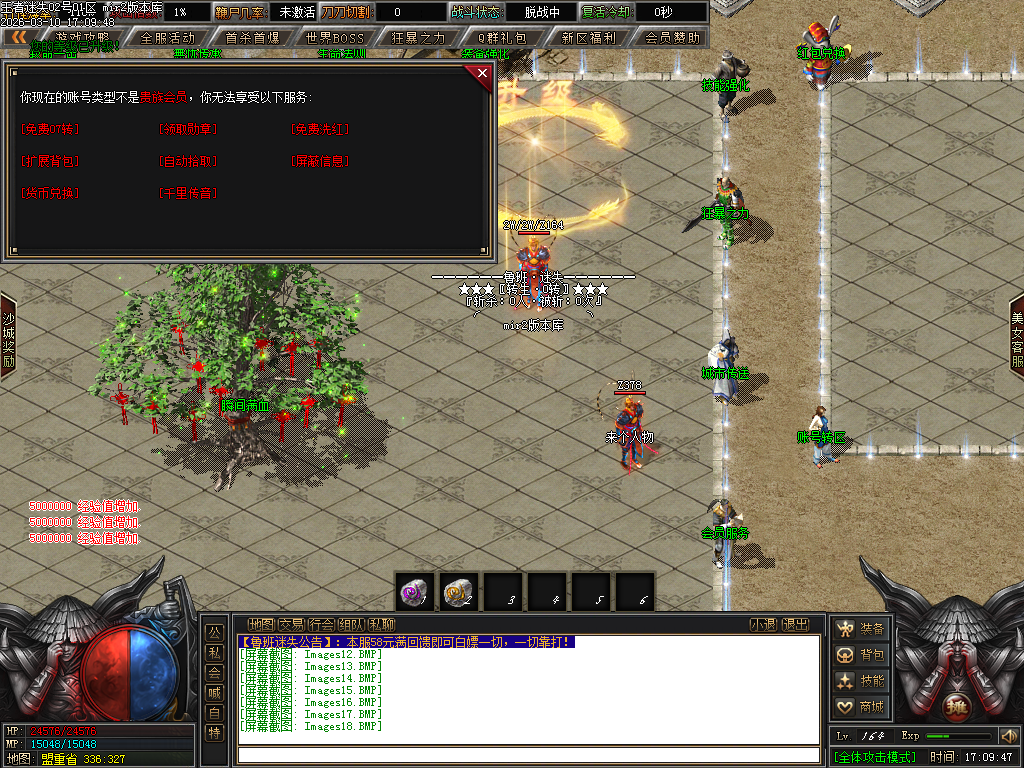Open the 背包 bag panel

point(860,654)
